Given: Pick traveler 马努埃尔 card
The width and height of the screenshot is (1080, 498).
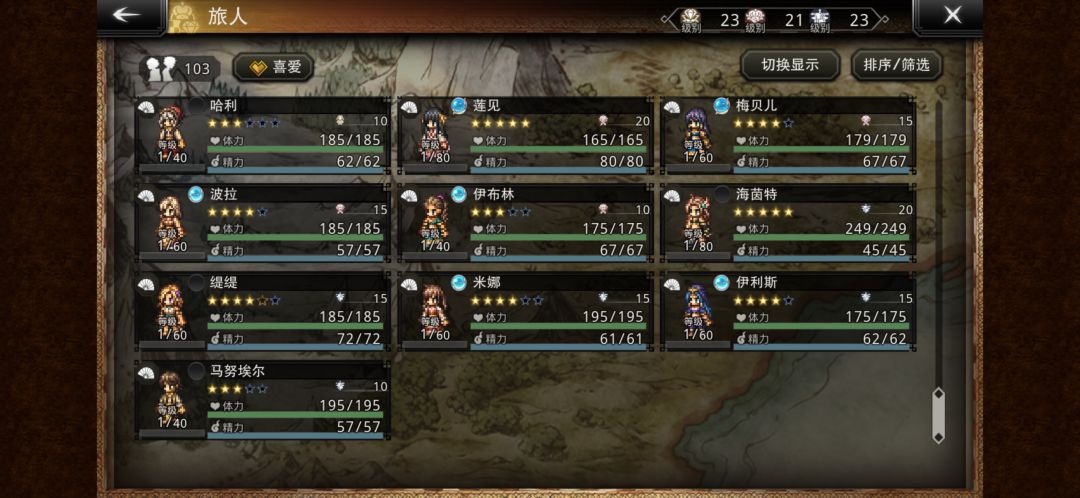Looking at the screenshot, I should pyautogui.click(x=263, y=399).
